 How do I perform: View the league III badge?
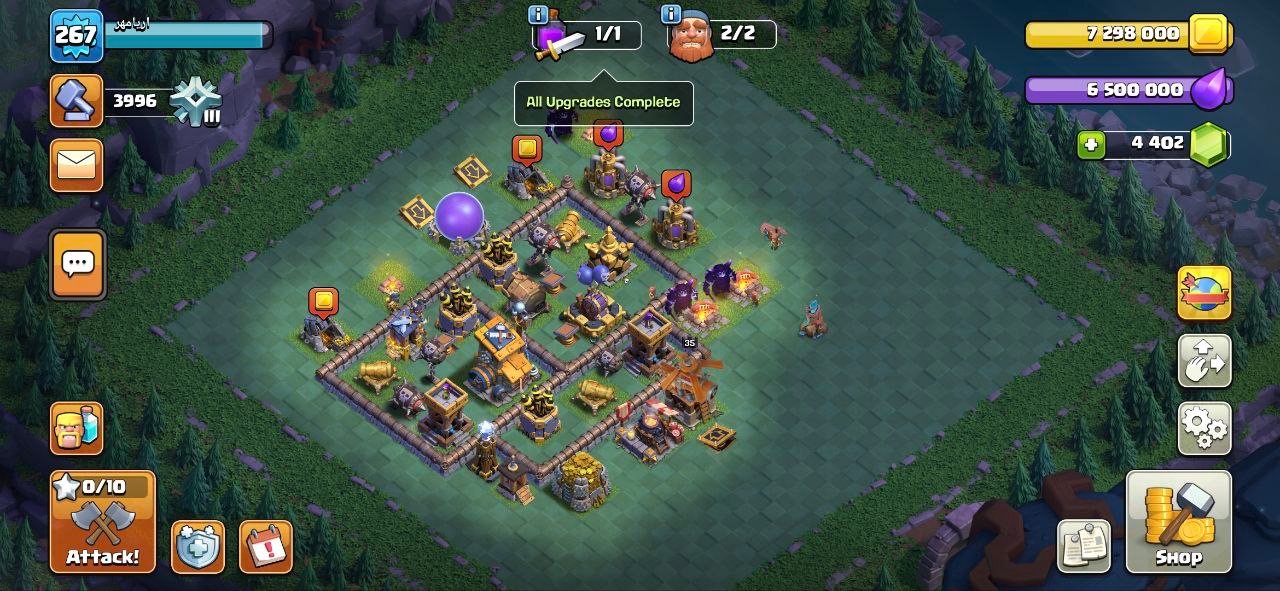(194, 101)
